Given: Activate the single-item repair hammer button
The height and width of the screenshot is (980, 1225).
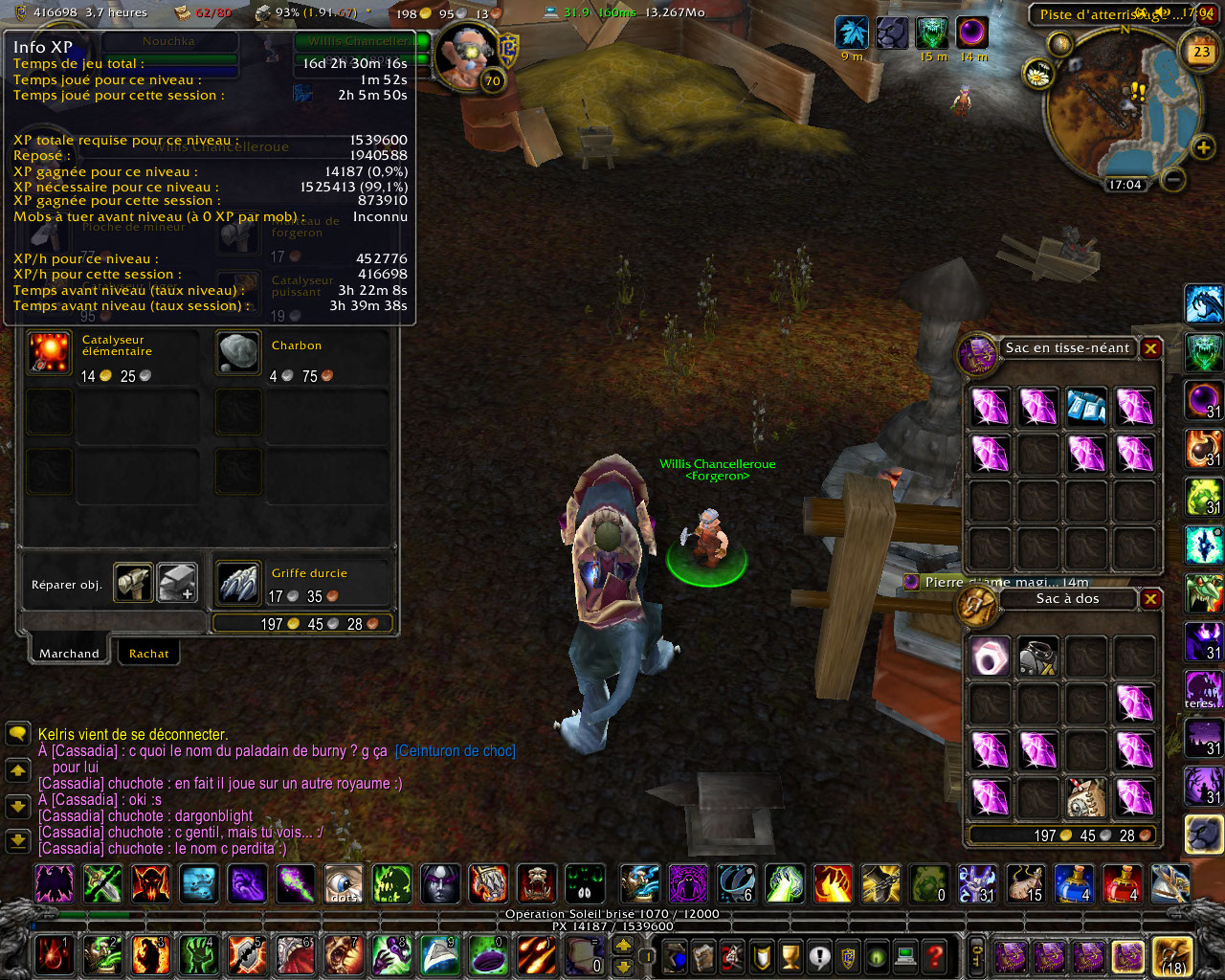Looking at the screenshot, I should point(134,583).
